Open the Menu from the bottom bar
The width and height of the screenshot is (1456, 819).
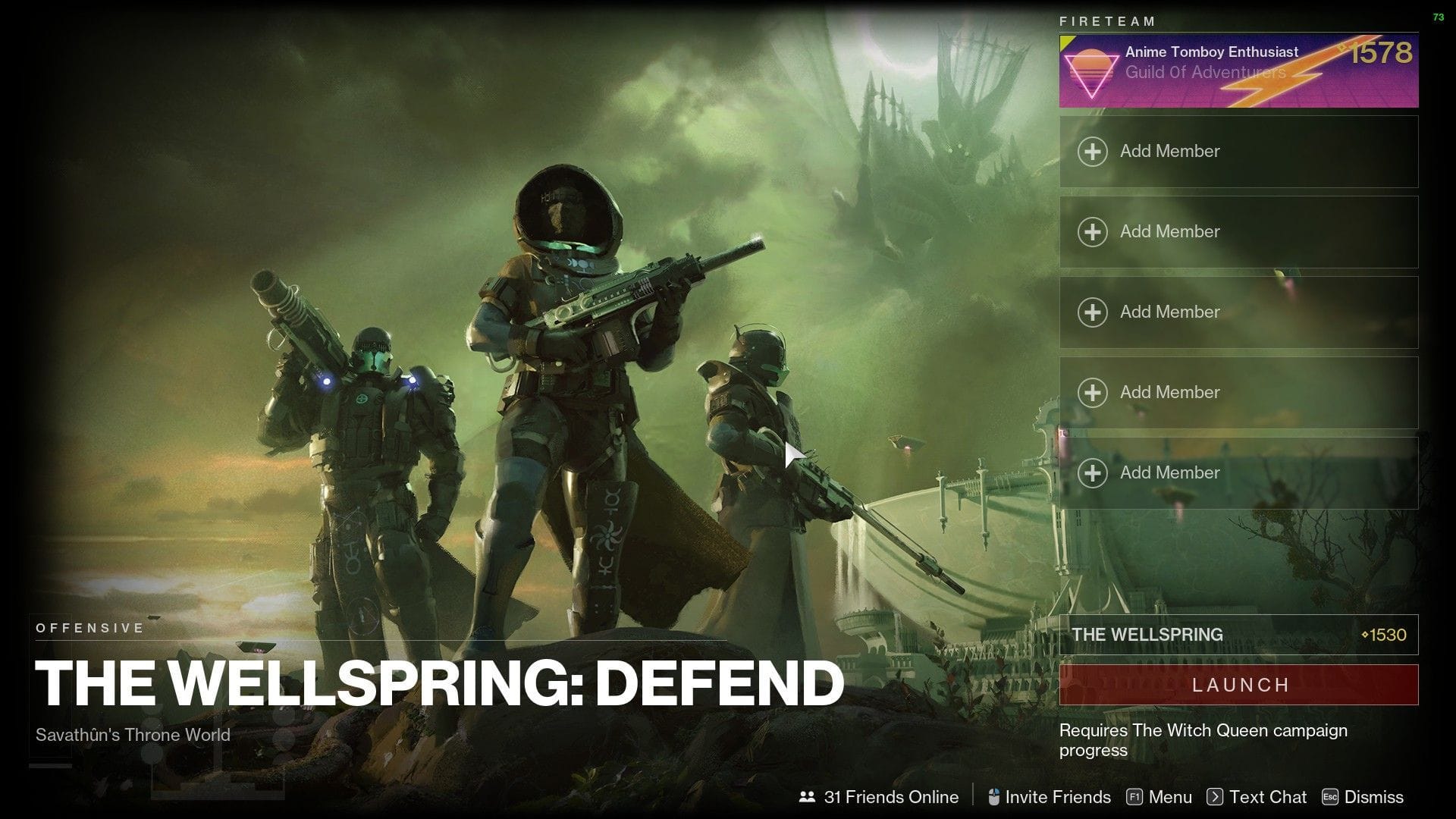click(1169, 797)
